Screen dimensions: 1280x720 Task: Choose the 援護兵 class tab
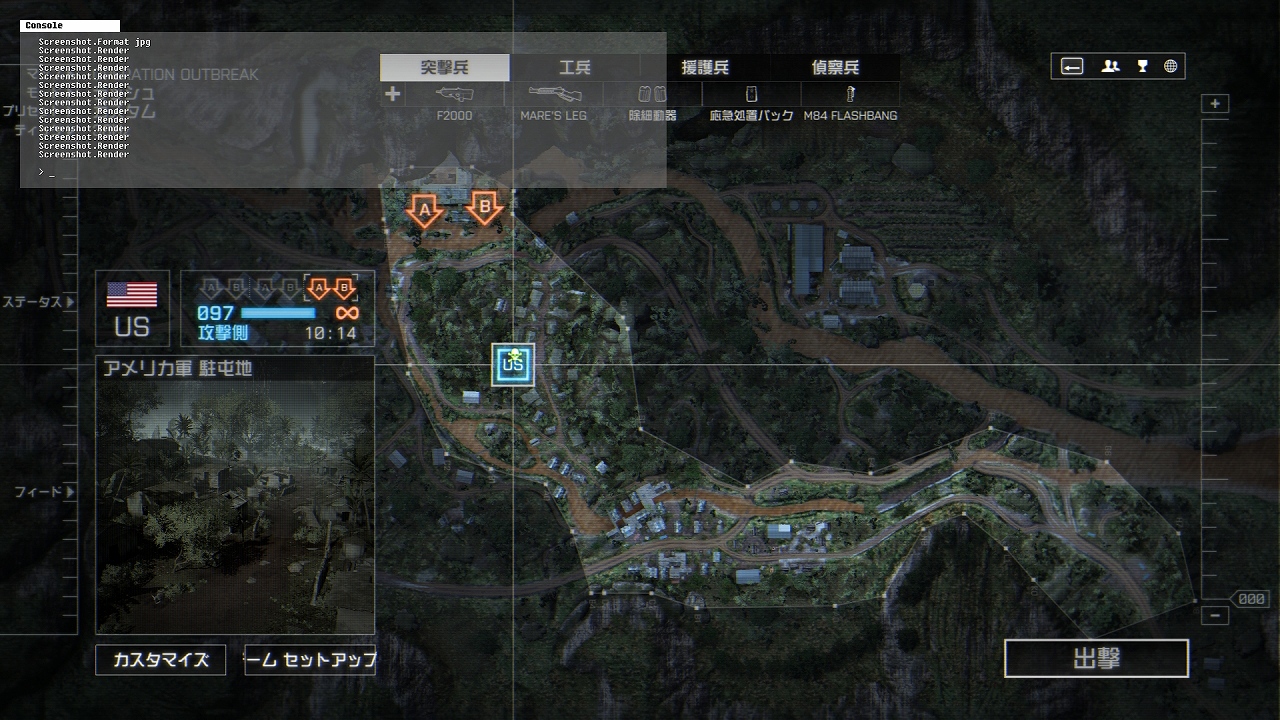[705, 68]
